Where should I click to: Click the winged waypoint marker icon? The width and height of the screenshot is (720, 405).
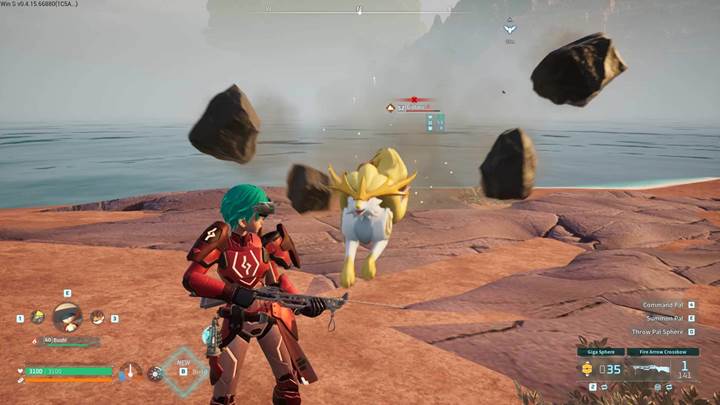click(x=509, y=28)
